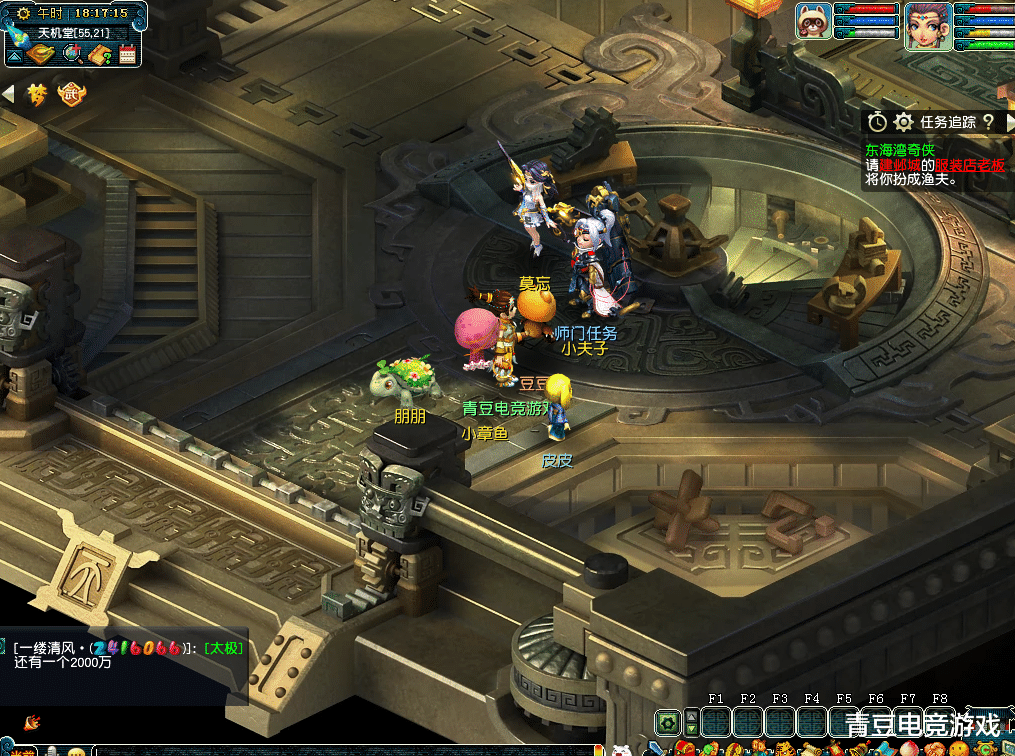The image size is (1015, 756).
Task: Open the help book with question mark
Action: point(100,54)
